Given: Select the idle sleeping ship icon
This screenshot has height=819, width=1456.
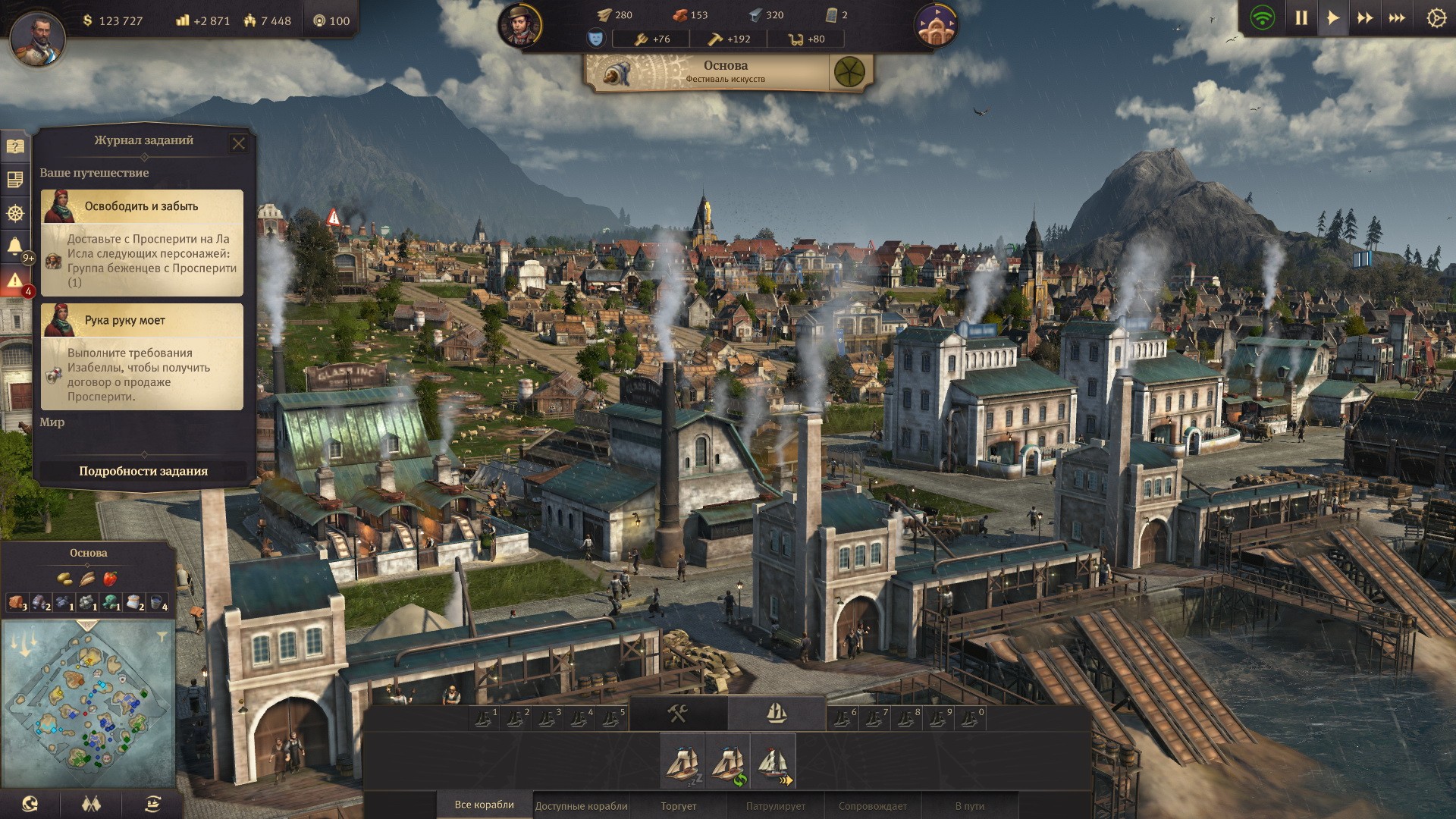Looking at the screenshot, I should (x=682, y=761).
